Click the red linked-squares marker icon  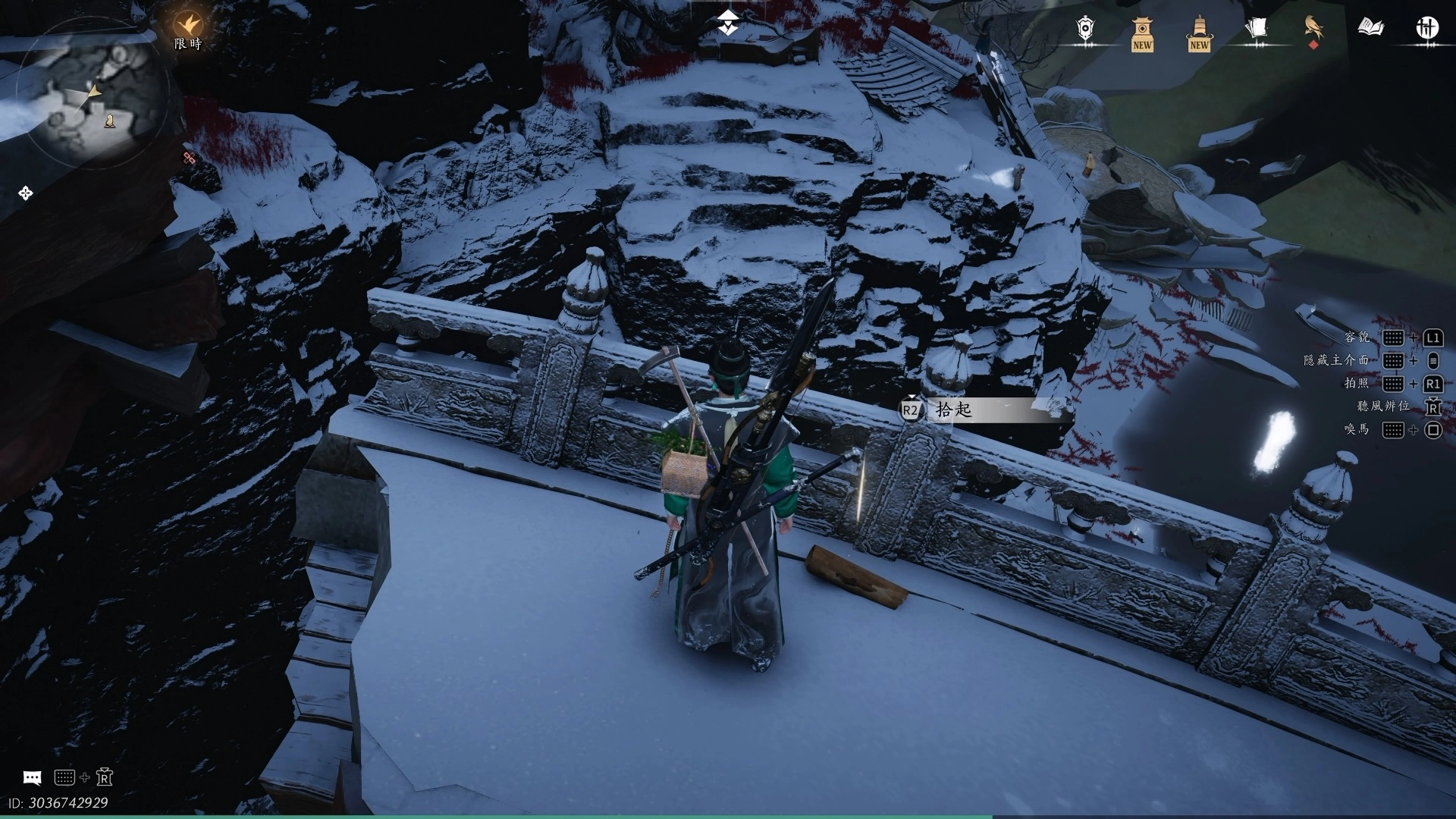click(x=190, y=158)
